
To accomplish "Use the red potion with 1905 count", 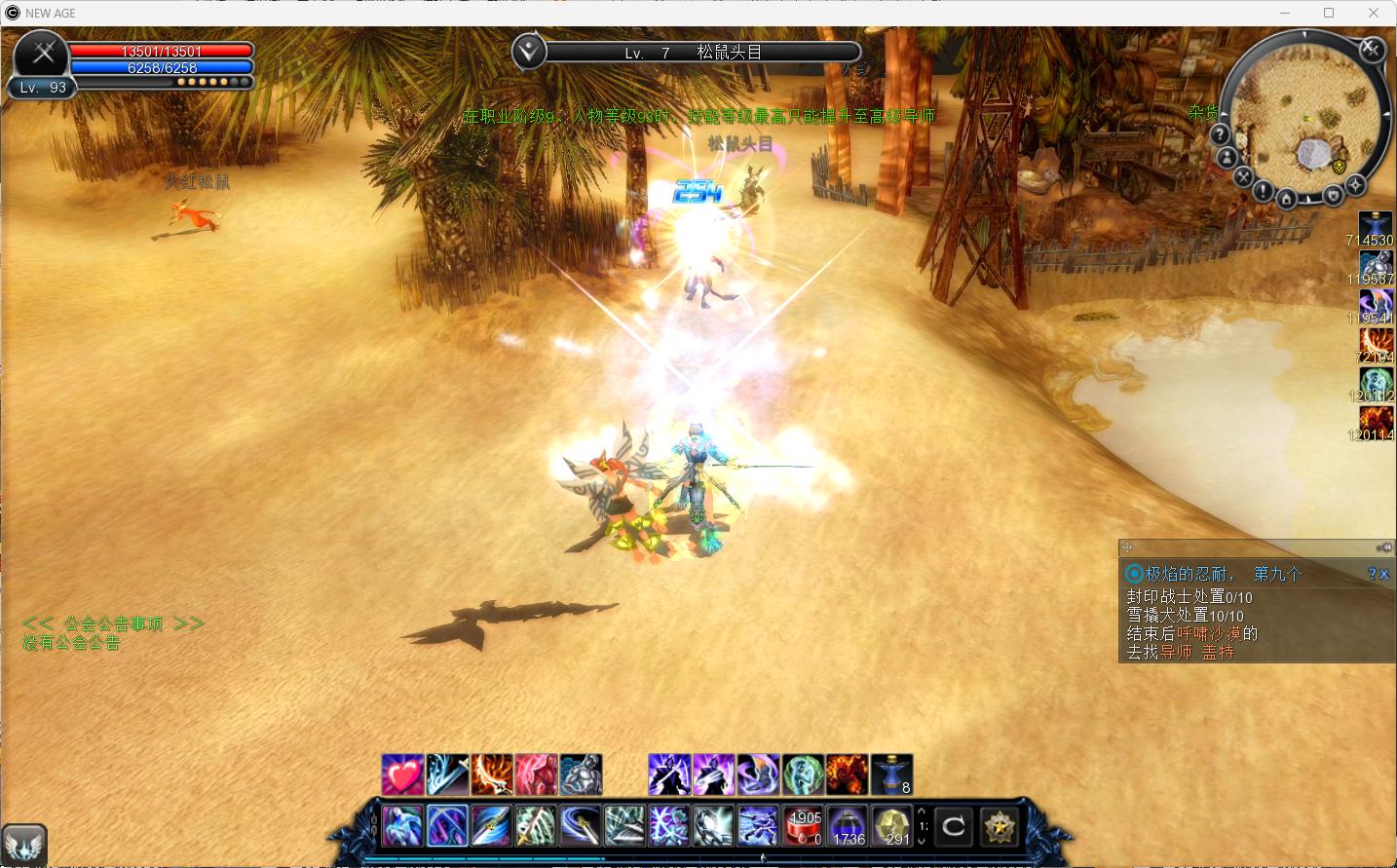I will [x=805, y=826].
